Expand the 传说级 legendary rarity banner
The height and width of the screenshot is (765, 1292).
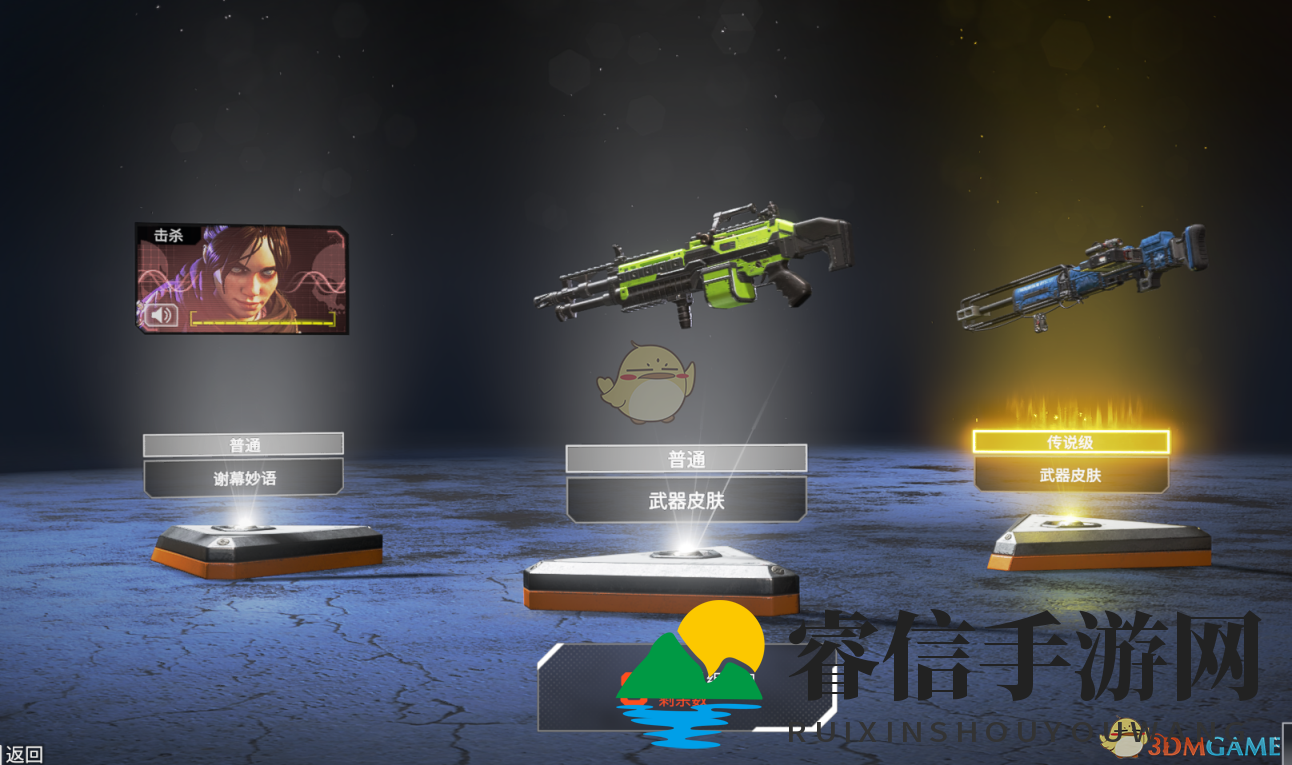1068,439
